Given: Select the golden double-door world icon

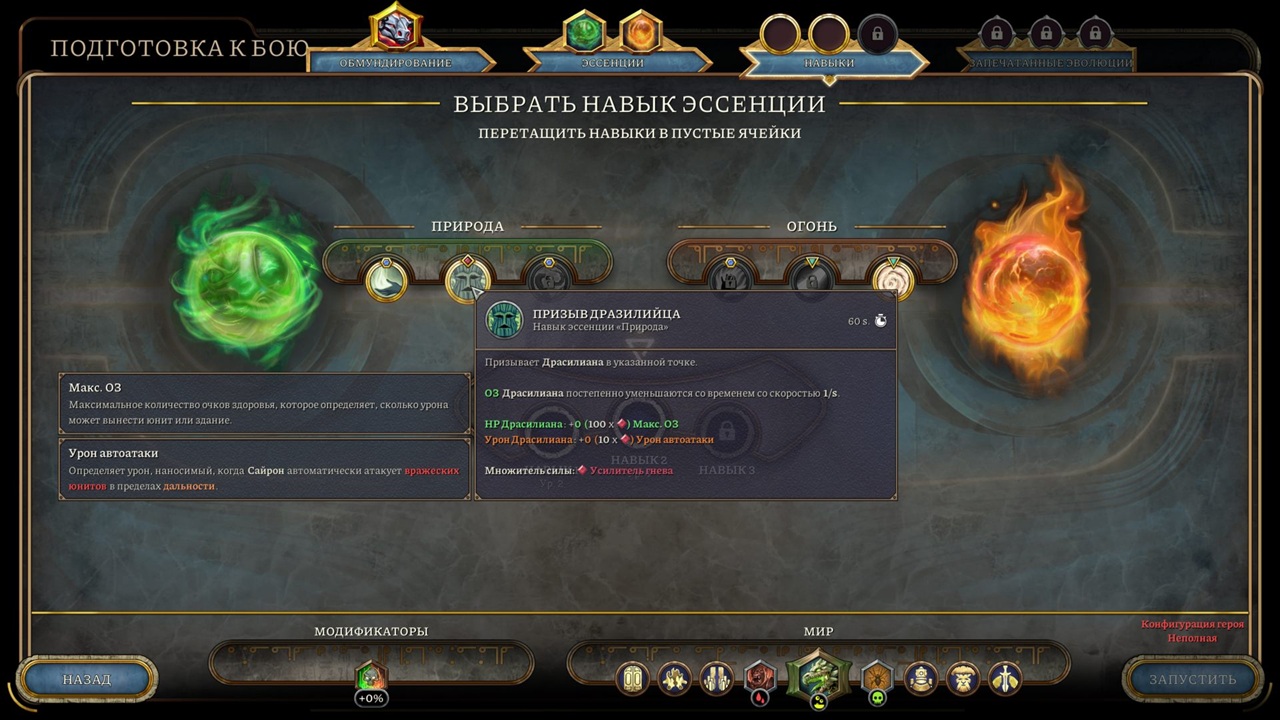Looking at the screenshot, I should coord(632,678).
